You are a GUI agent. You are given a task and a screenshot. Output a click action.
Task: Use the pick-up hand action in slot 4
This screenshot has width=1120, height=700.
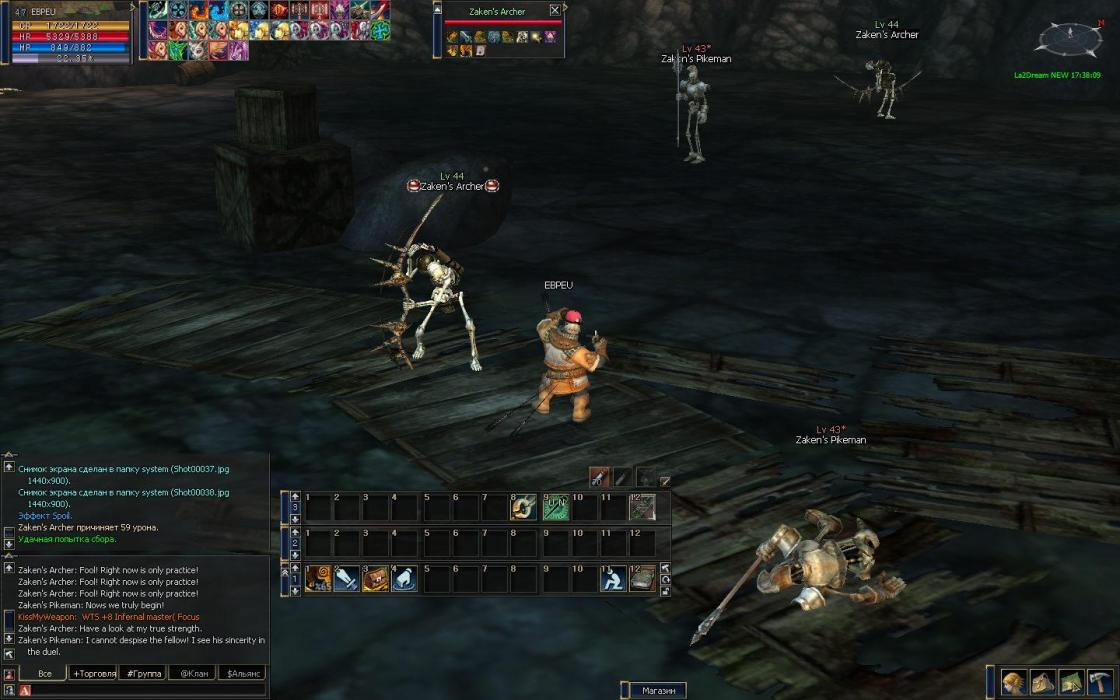pos(404,578)
